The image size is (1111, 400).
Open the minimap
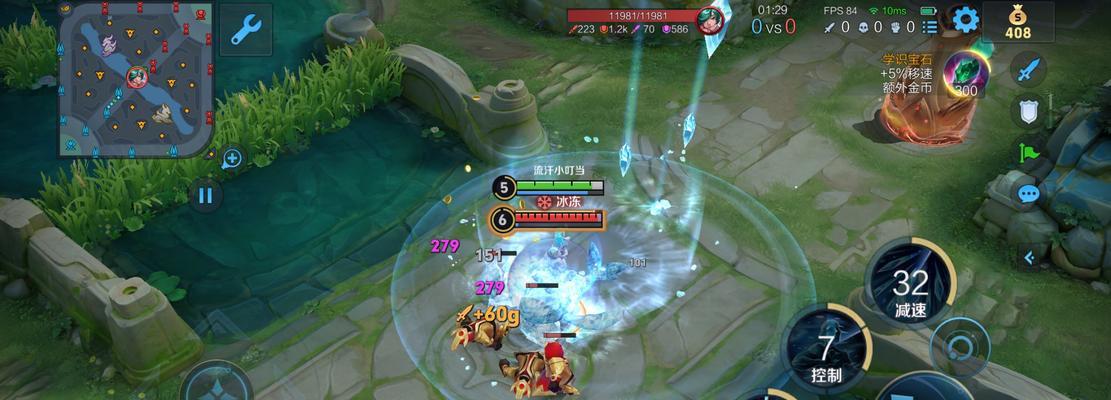pos(135,77)
